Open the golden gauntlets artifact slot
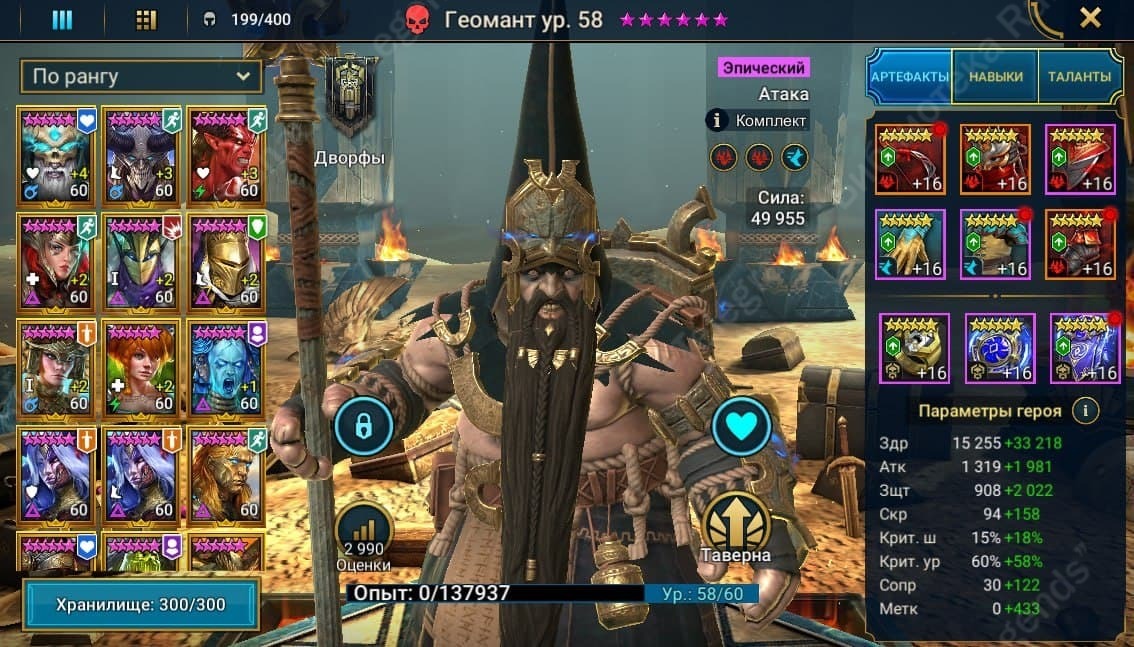The height and width of the screenshot is (647, 1134). point(910,244)
